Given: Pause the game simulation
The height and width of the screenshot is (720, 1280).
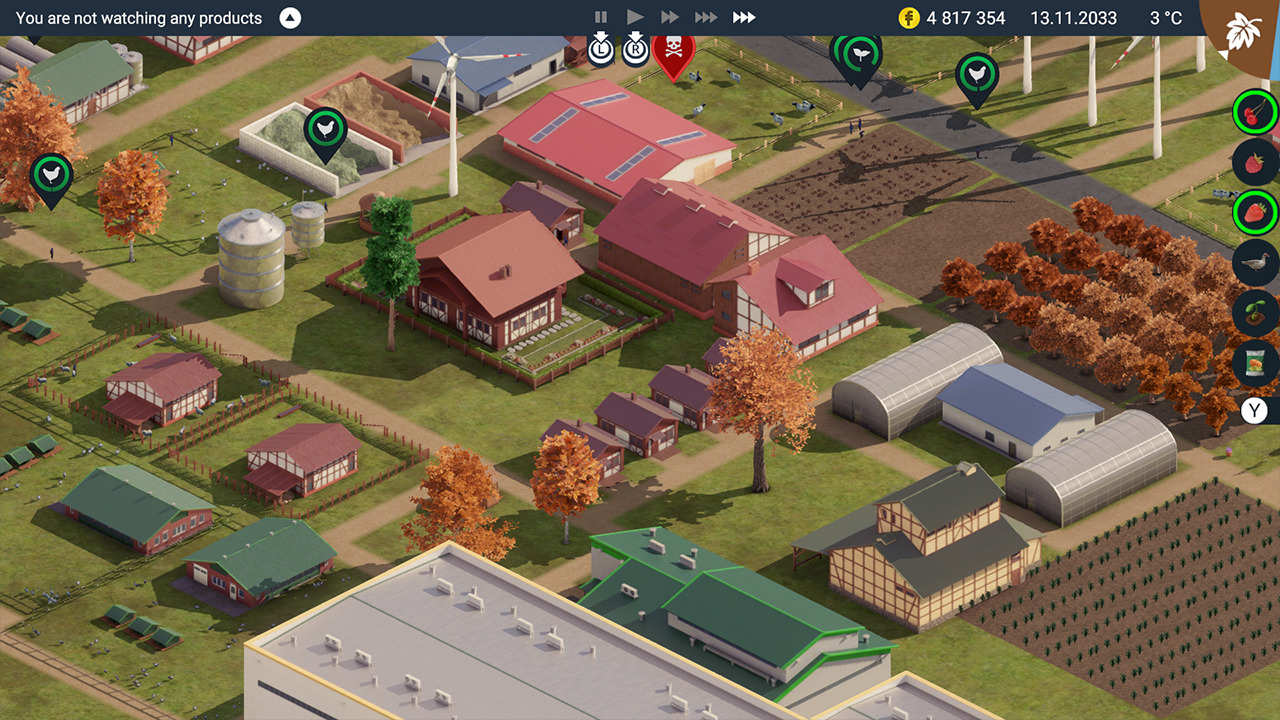Looking at the screenshot, I should coord(601,16).
